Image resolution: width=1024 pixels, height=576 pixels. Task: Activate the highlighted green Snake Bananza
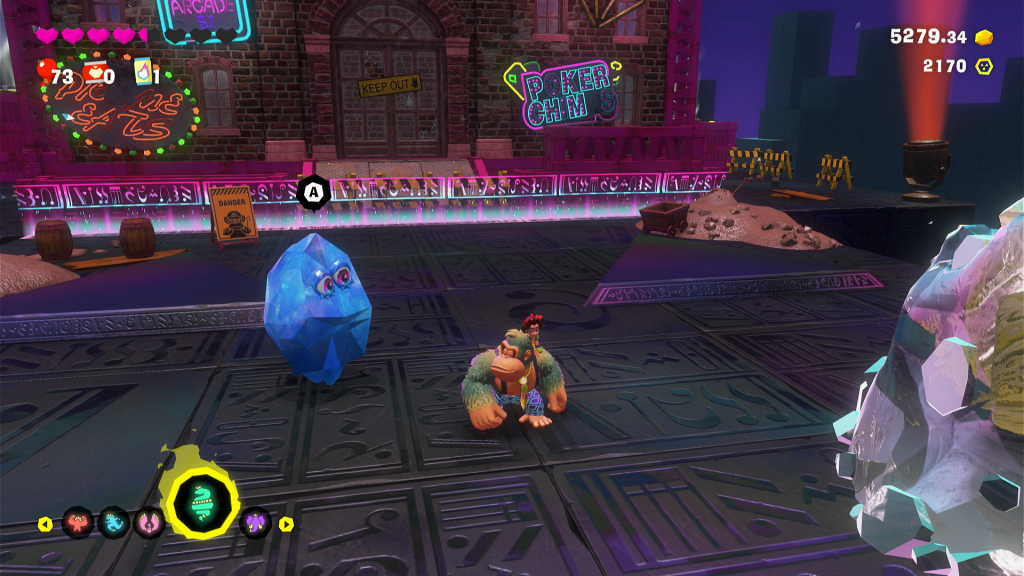(202, 505)
